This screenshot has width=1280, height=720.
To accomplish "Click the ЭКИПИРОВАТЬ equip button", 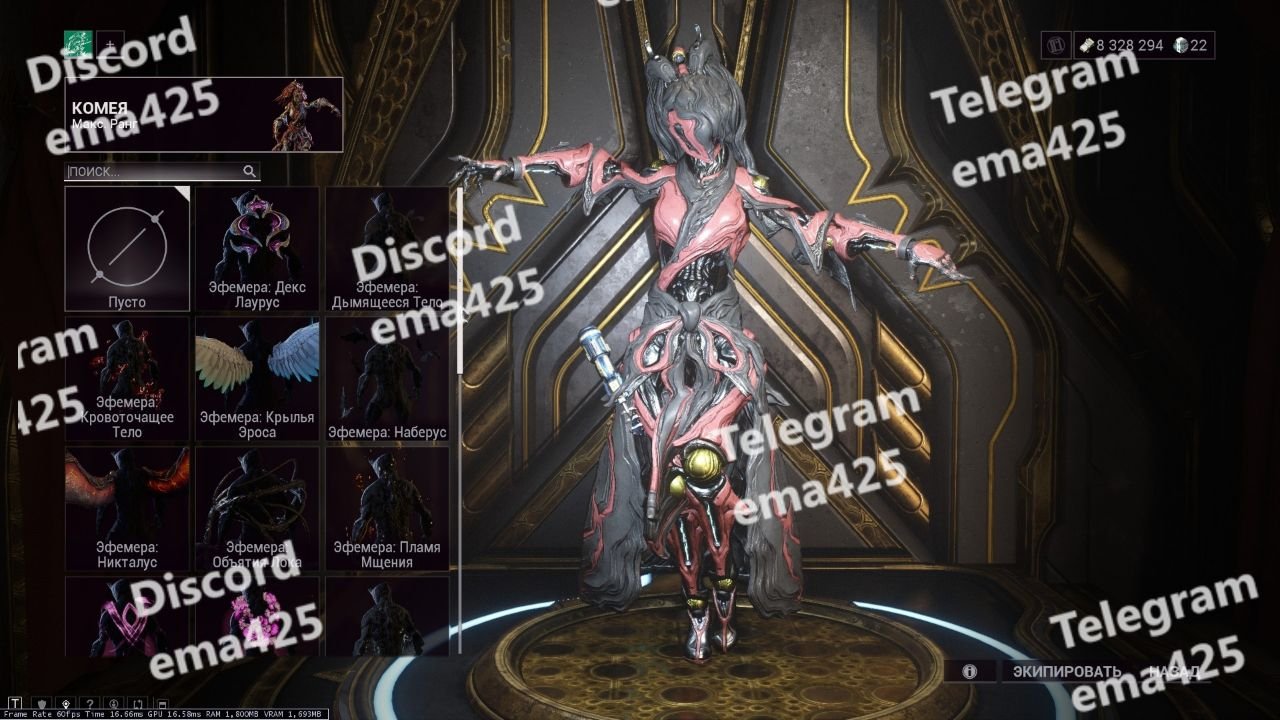I will coord(1067,671).
